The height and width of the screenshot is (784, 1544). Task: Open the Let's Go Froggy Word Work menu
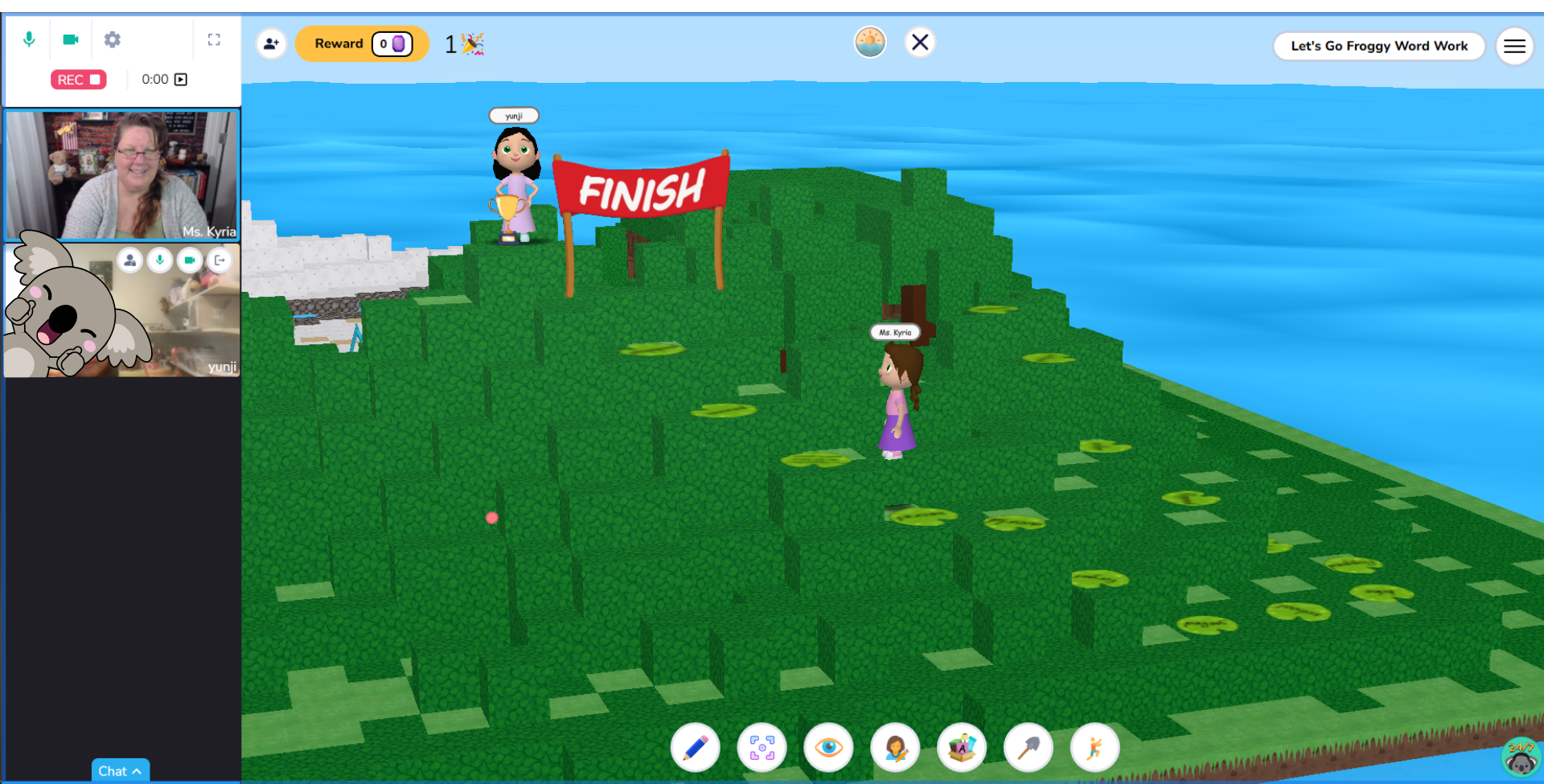pyautogui.click(x=1378, y=46)
